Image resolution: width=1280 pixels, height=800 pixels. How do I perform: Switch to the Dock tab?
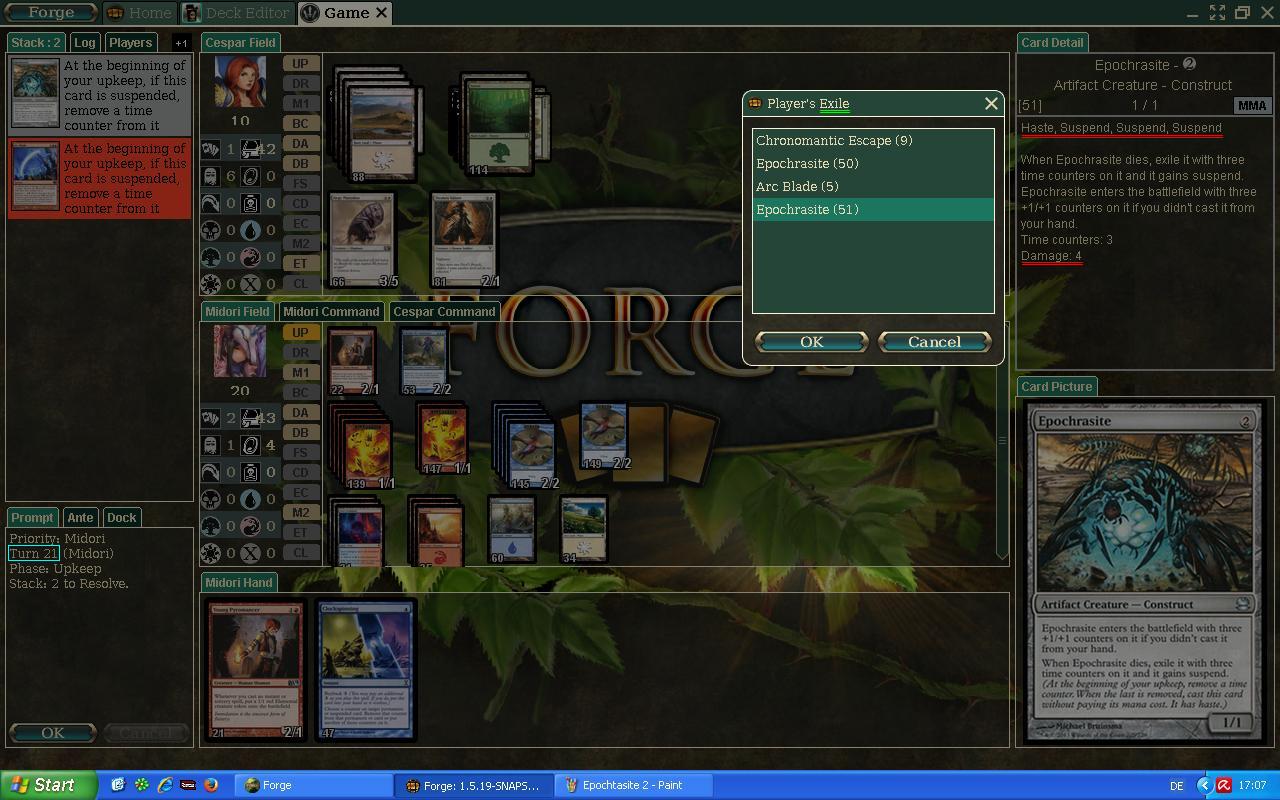(121, 517)
